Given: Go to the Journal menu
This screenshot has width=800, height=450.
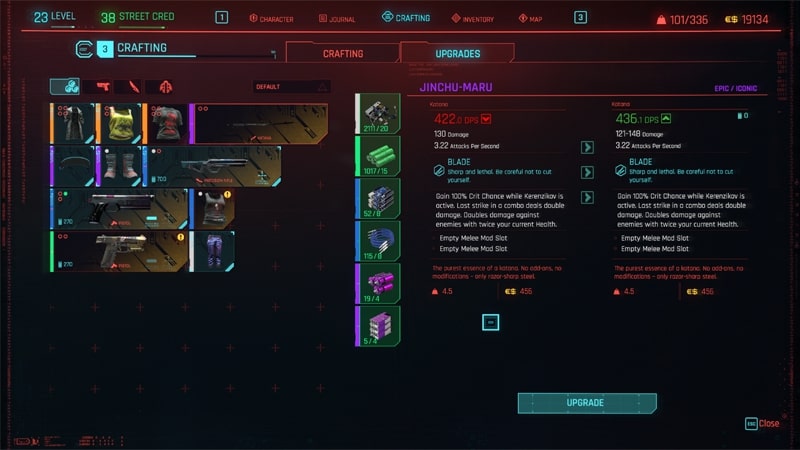Looking at the screenshot, I should tap(336, 18).
